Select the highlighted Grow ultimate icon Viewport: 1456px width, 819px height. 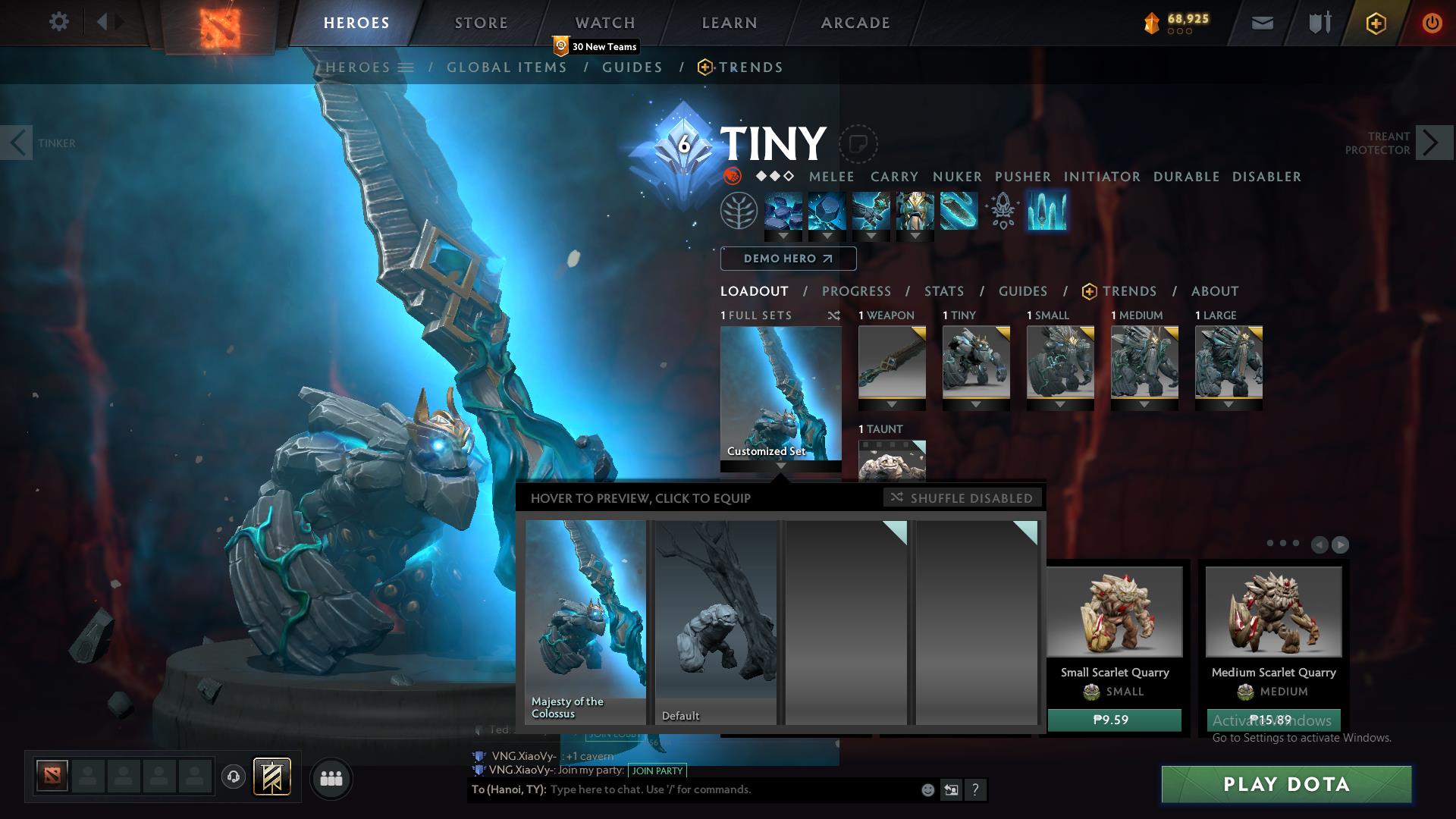[1046, 213]
